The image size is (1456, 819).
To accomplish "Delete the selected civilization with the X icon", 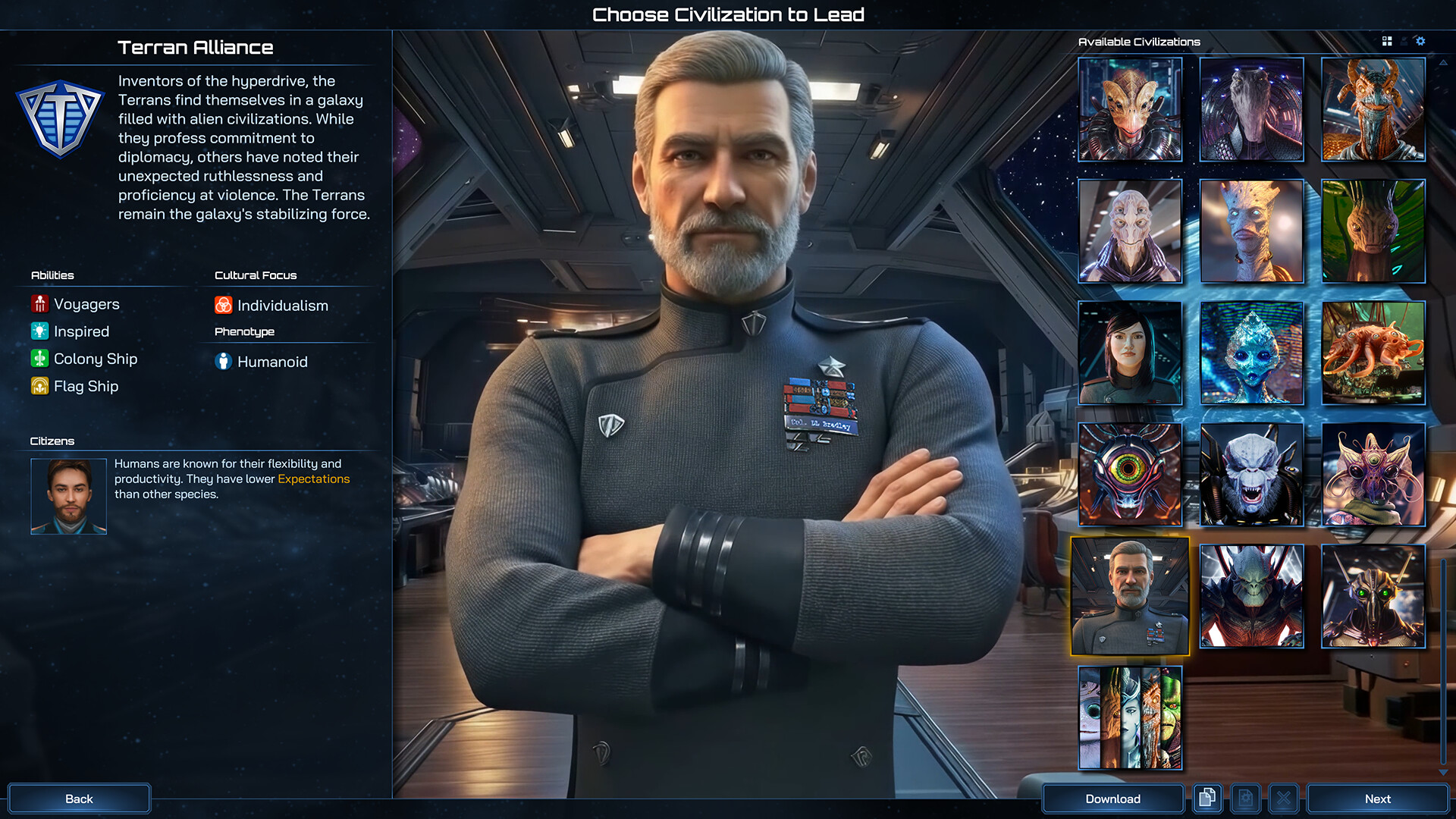I will click(1285, 798).
